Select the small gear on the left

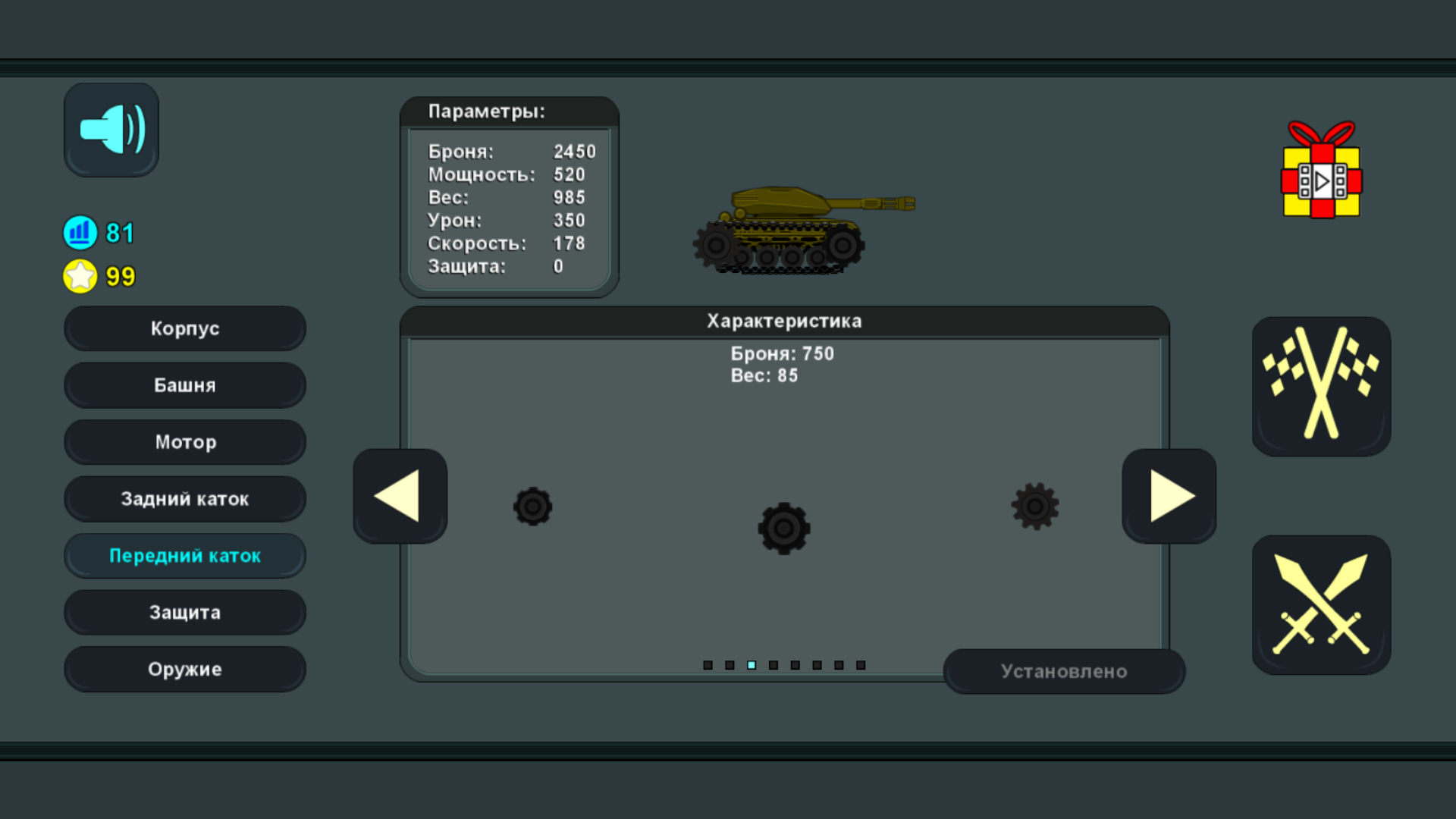click(x=532, y=507)
